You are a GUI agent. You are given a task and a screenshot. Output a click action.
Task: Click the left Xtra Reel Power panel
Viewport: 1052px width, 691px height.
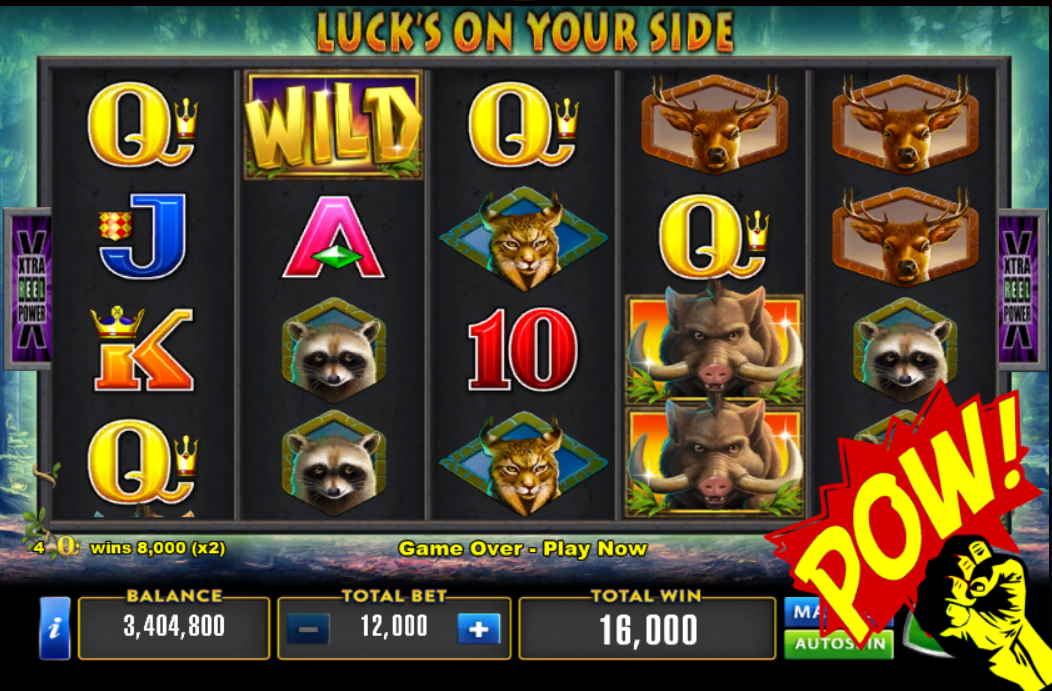tap(27, 290)
